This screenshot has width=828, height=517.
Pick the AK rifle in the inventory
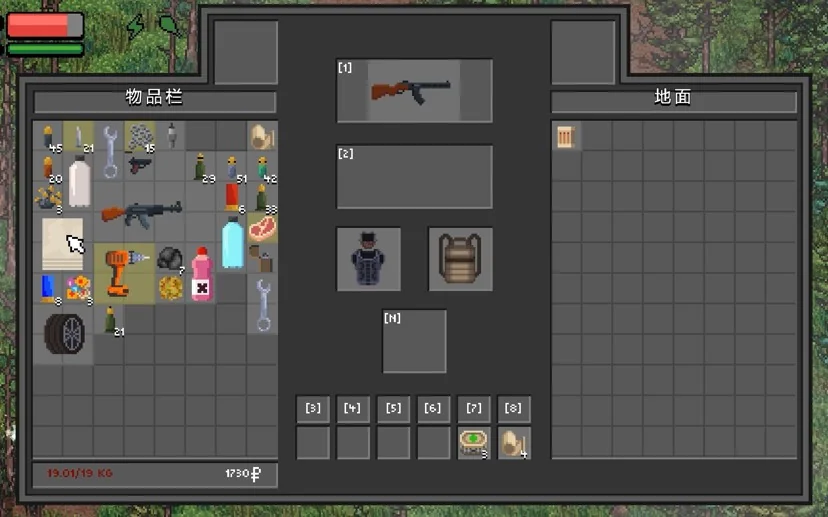click(x=140, y=212)
